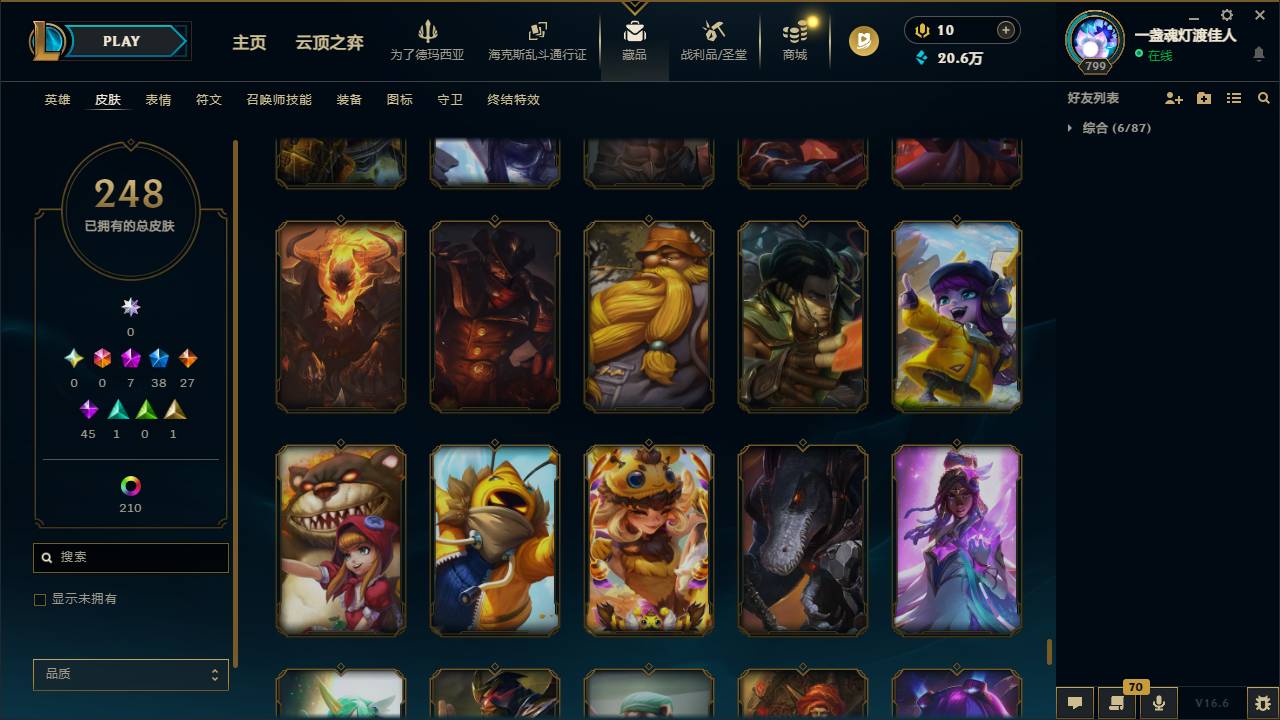The width and height of the screenshot is (1280, 720).
Task: Open chat using the speech bubble icon
Action: 1075,703
